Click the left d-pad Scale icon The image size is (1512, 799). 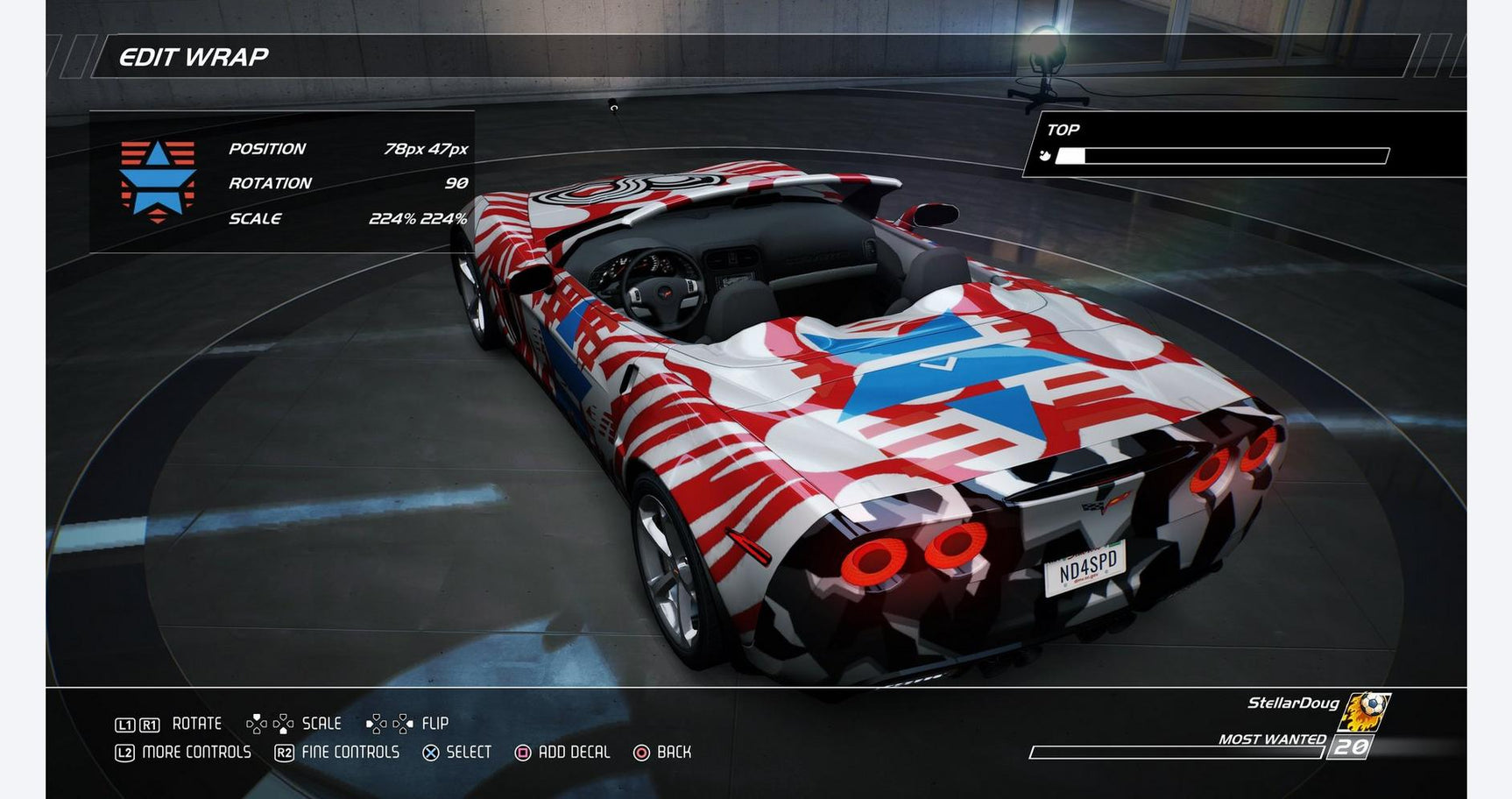[x=258, y=723]
